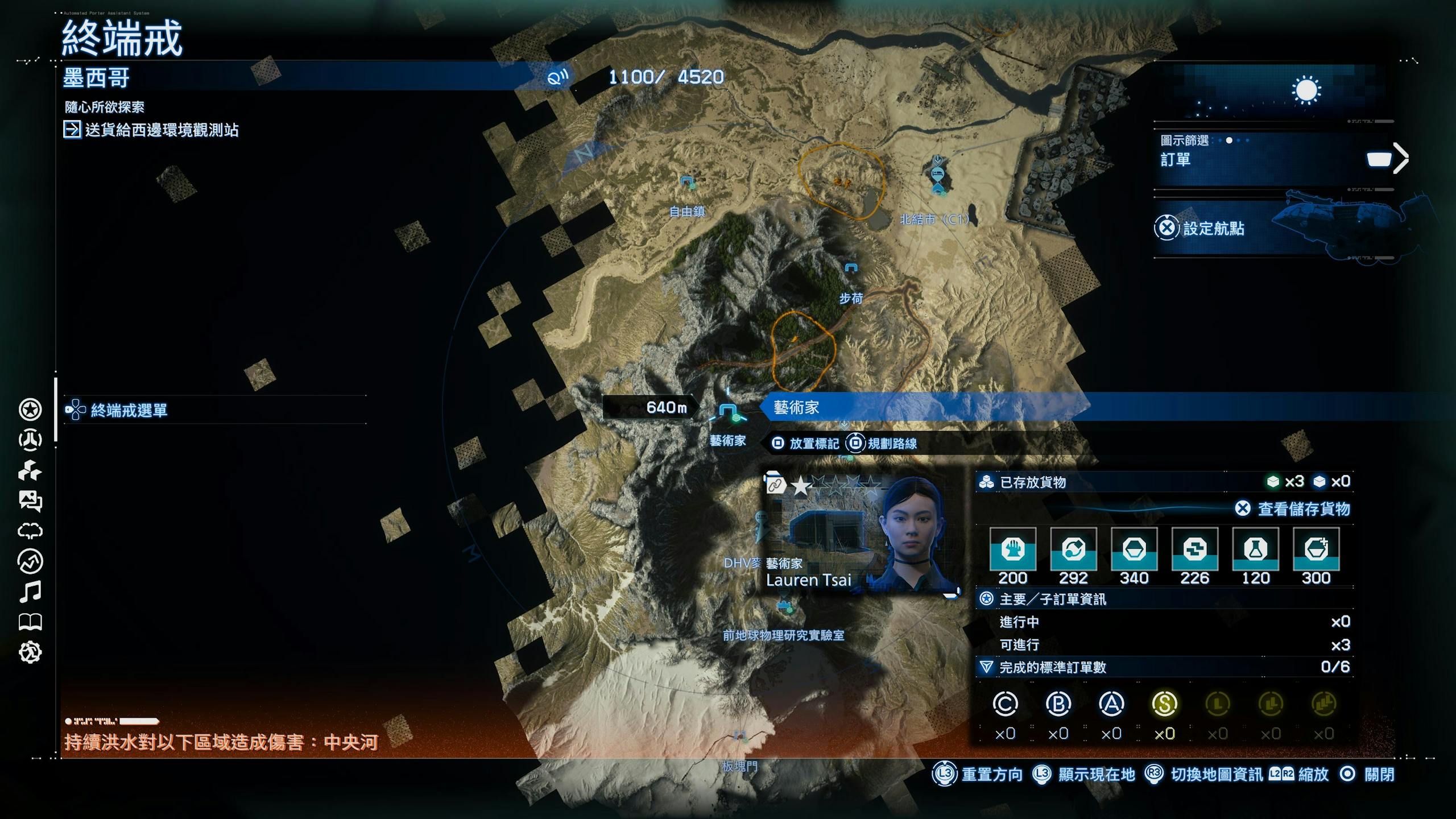Choose 設定航點 on the right panel
1456x819 pixels.
pos(1213,229)
